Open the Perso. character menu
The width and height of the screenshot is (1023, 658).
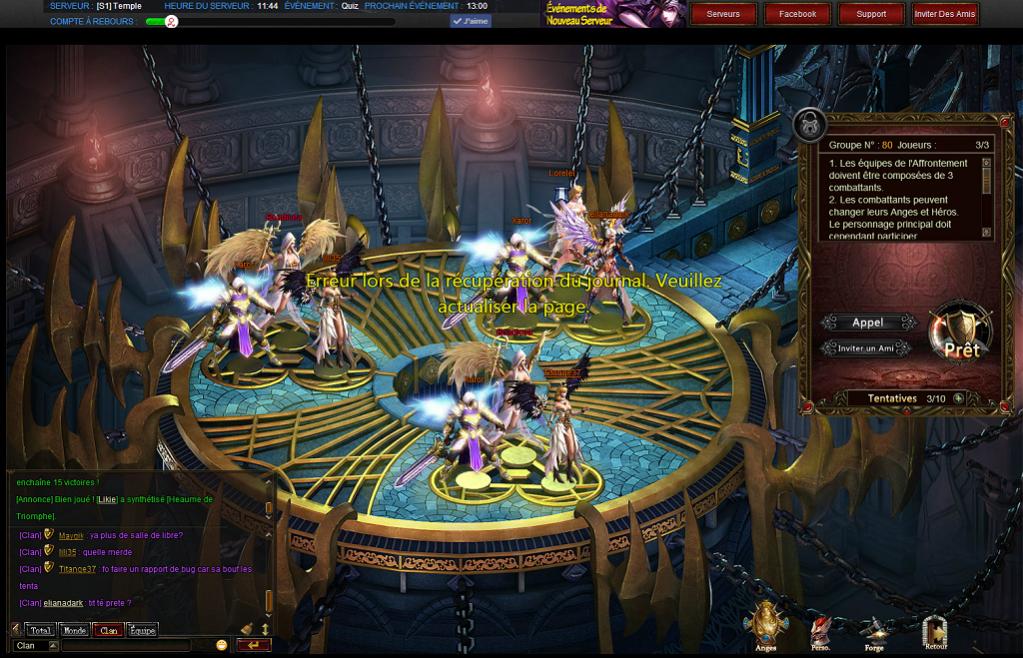821,631
